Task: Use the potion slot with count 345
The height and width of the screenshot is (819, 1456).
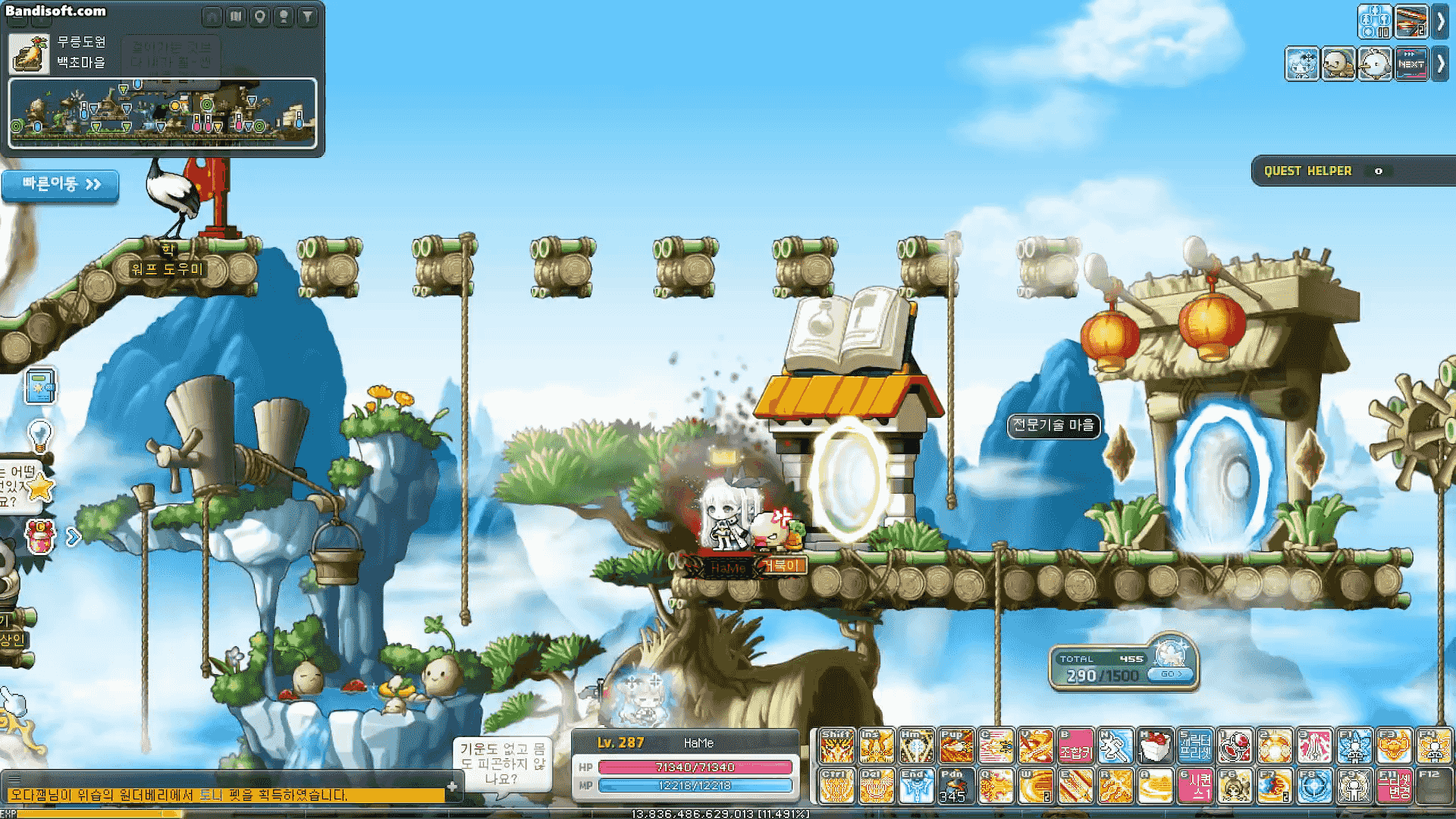Action: pos(955,786)
